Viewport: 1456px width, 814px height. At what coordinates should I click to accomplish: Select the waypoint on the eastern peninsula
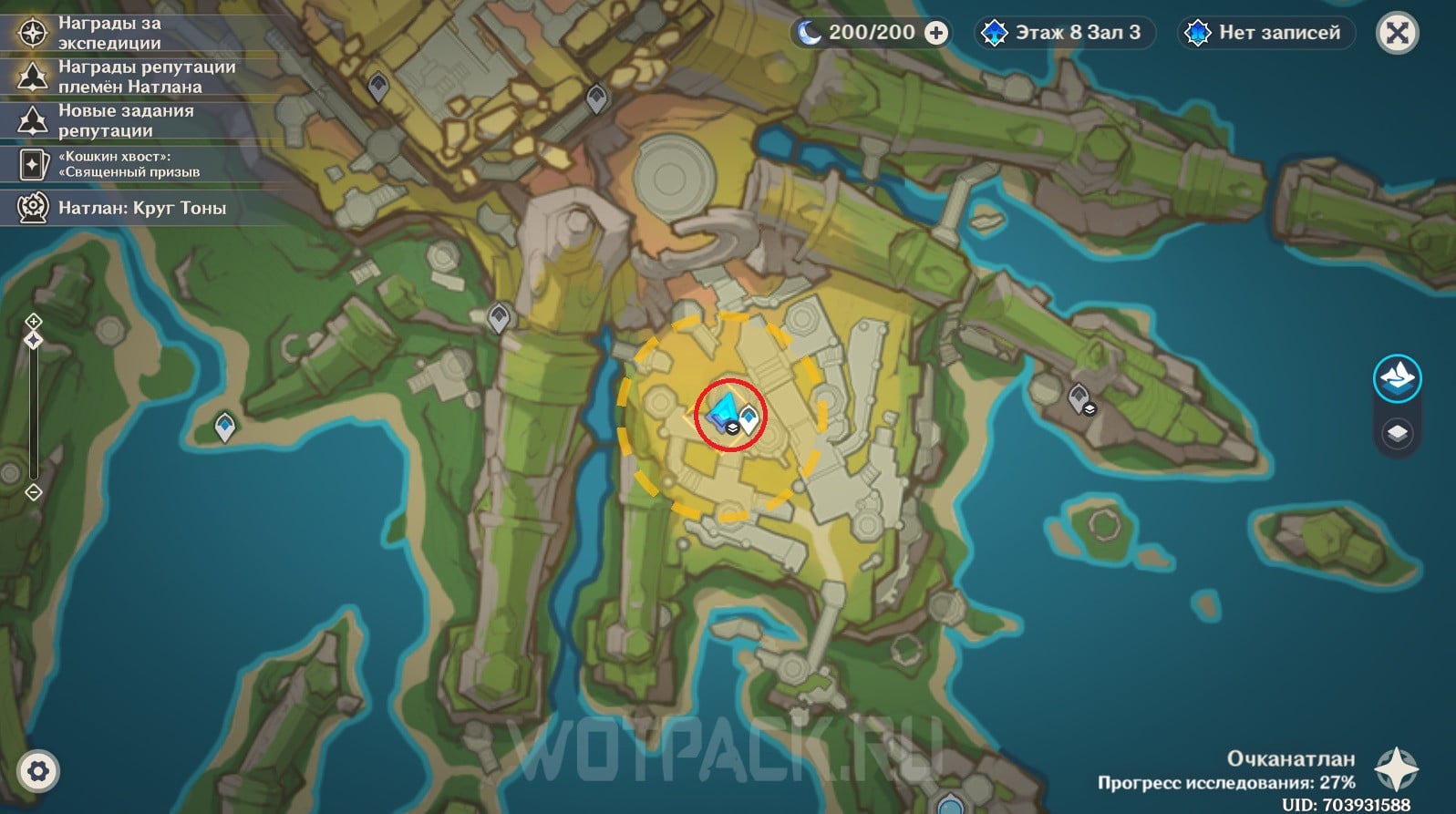tap(1079, 397)
